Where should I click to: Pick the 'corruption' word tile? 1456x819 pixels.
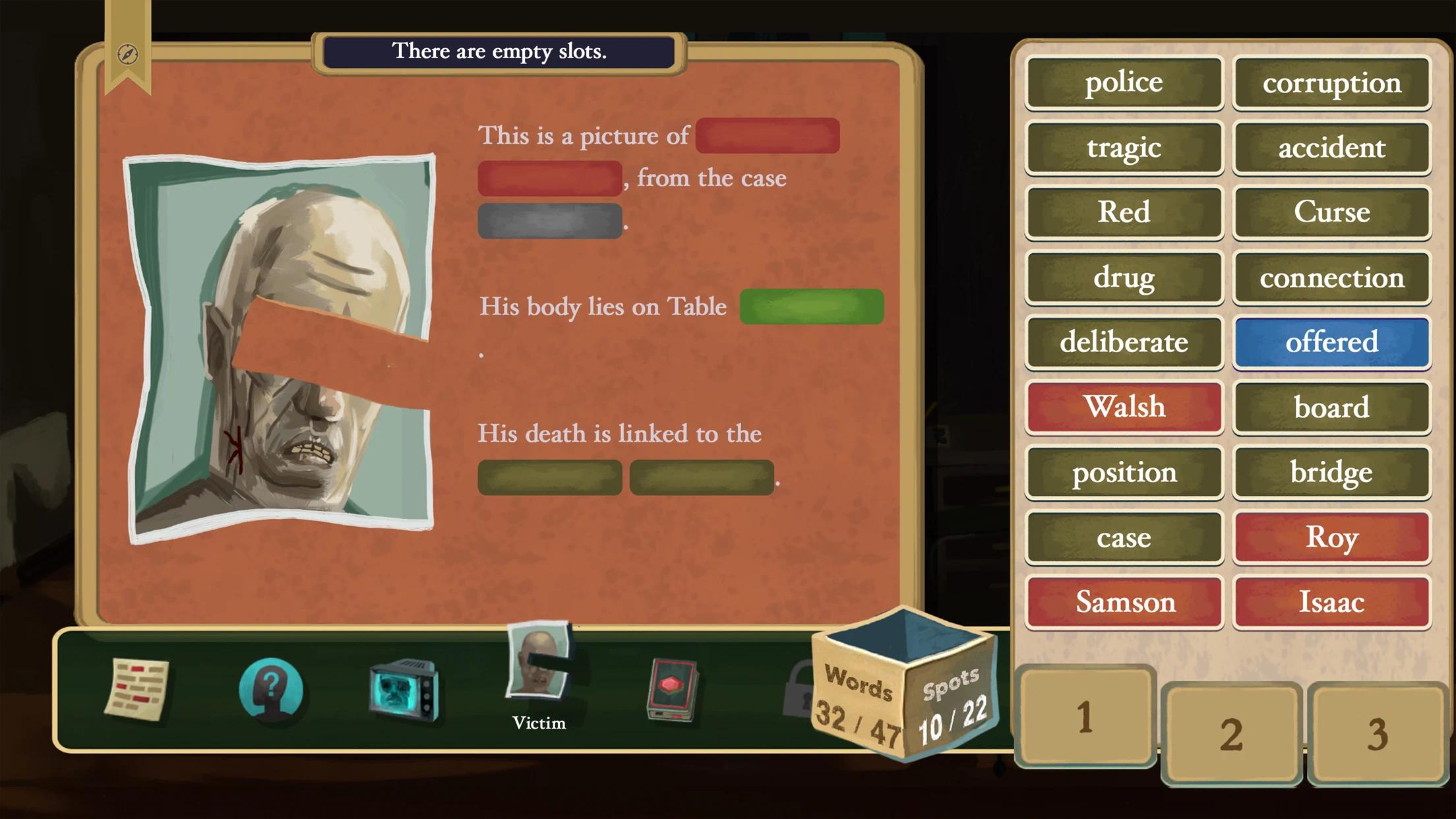tap(1331, 83)
